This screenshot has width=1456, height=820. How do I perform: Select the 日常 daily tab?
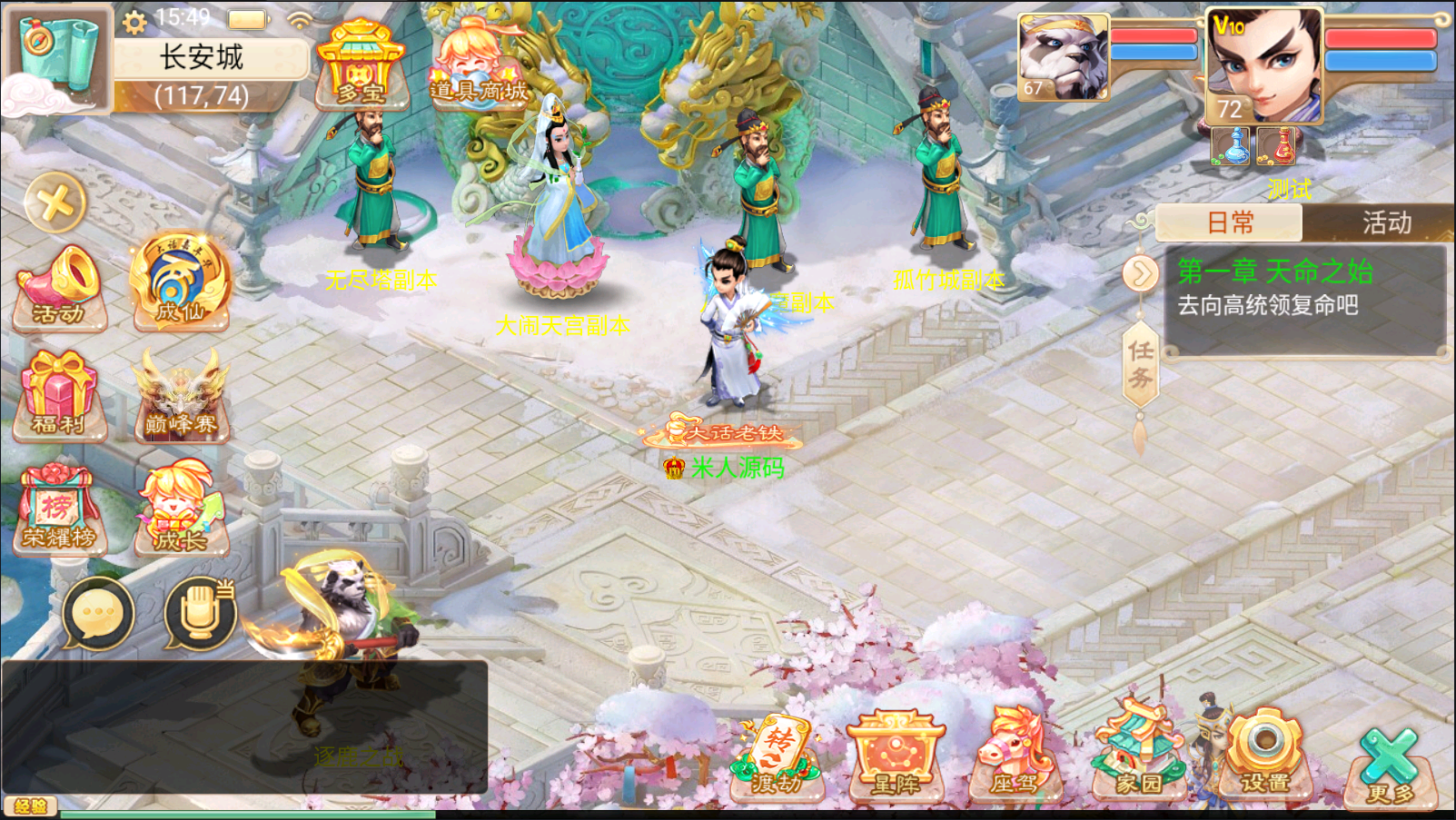(x=1230, y=222)
